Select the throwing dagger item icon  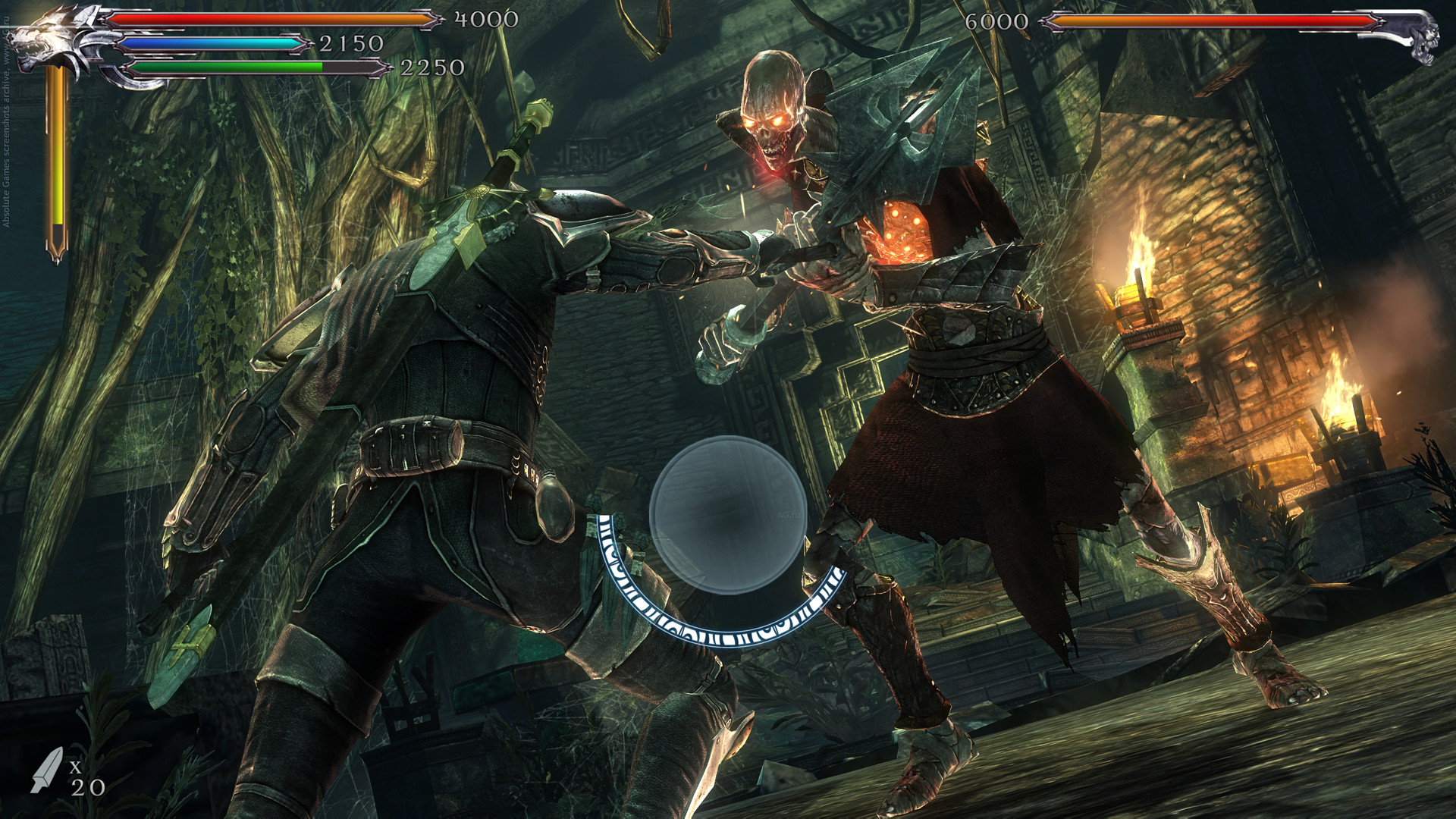[47, 770]
